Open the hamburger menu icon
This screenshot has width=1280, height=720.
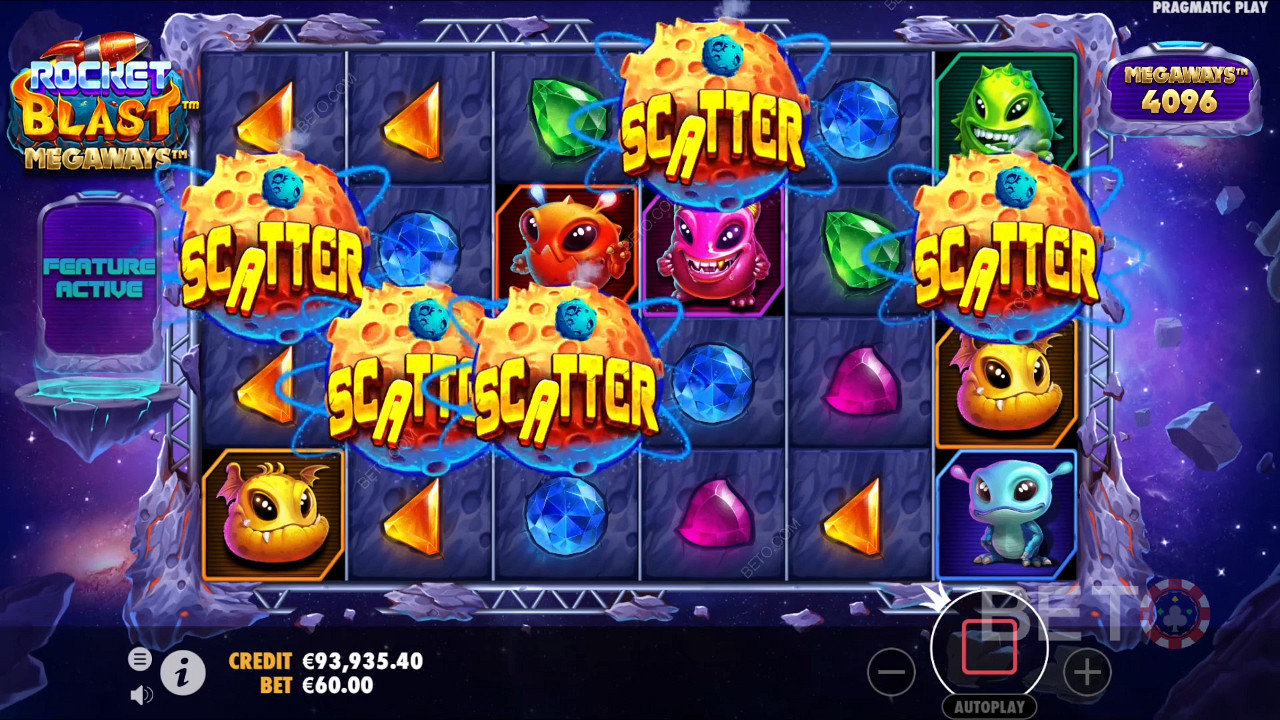(140, 659)
